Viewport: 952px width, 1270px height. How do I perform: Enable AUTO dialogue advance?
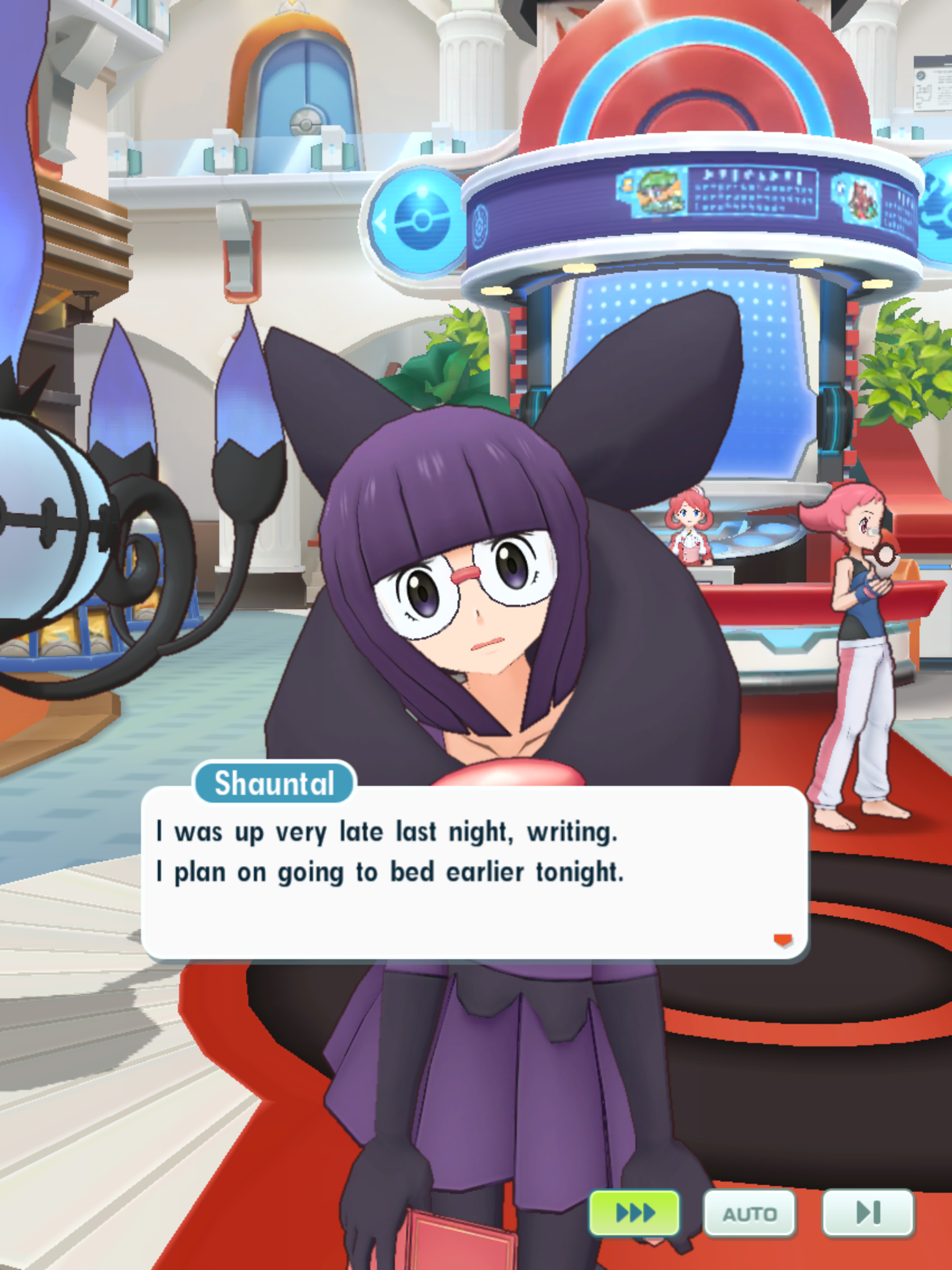(x=749, y=1214)
